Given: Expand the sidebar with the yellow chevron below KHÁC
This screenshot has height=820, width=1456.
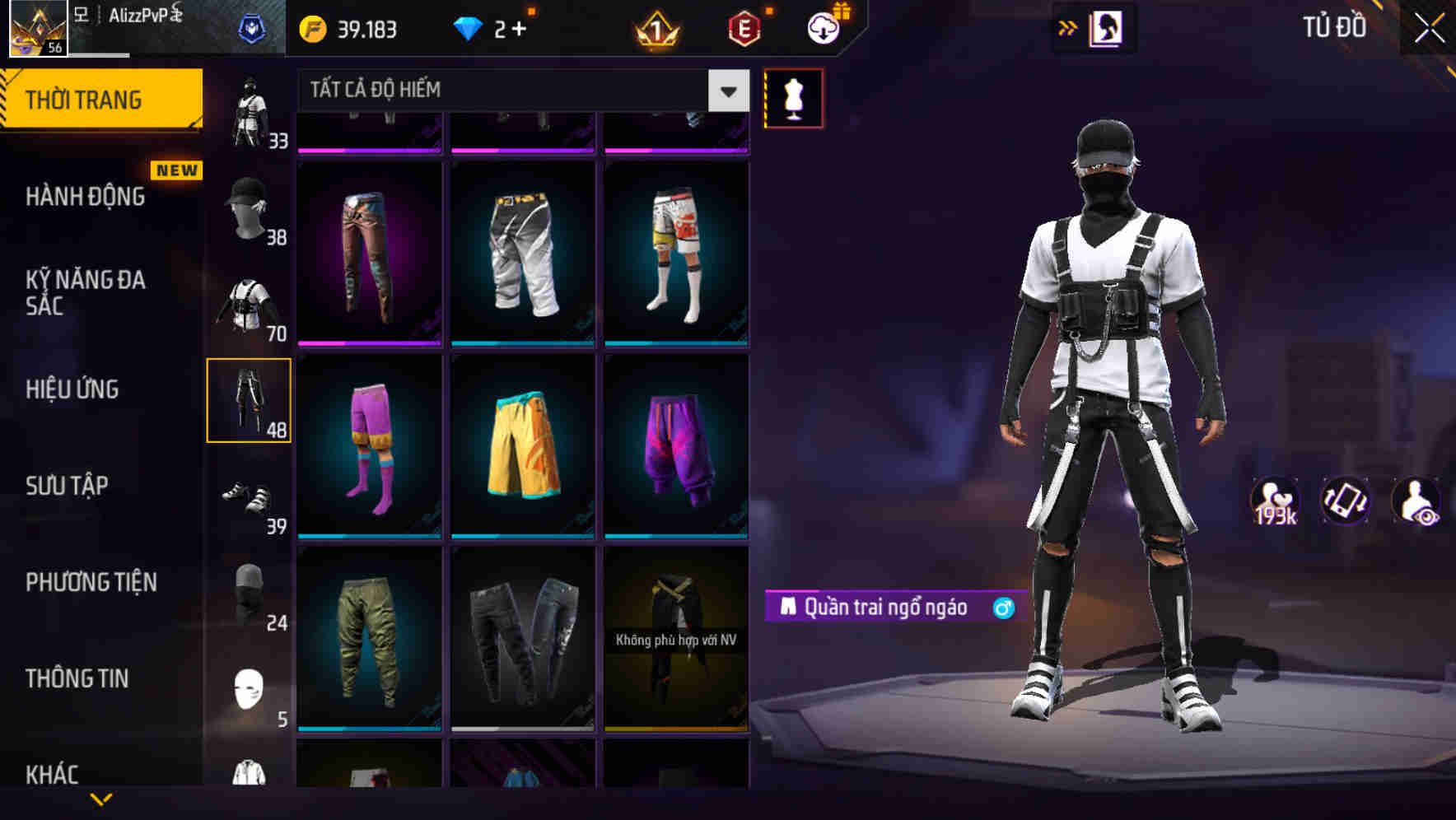Looking at the screenshot, I should pyautogui.click(x=101, y=799).
